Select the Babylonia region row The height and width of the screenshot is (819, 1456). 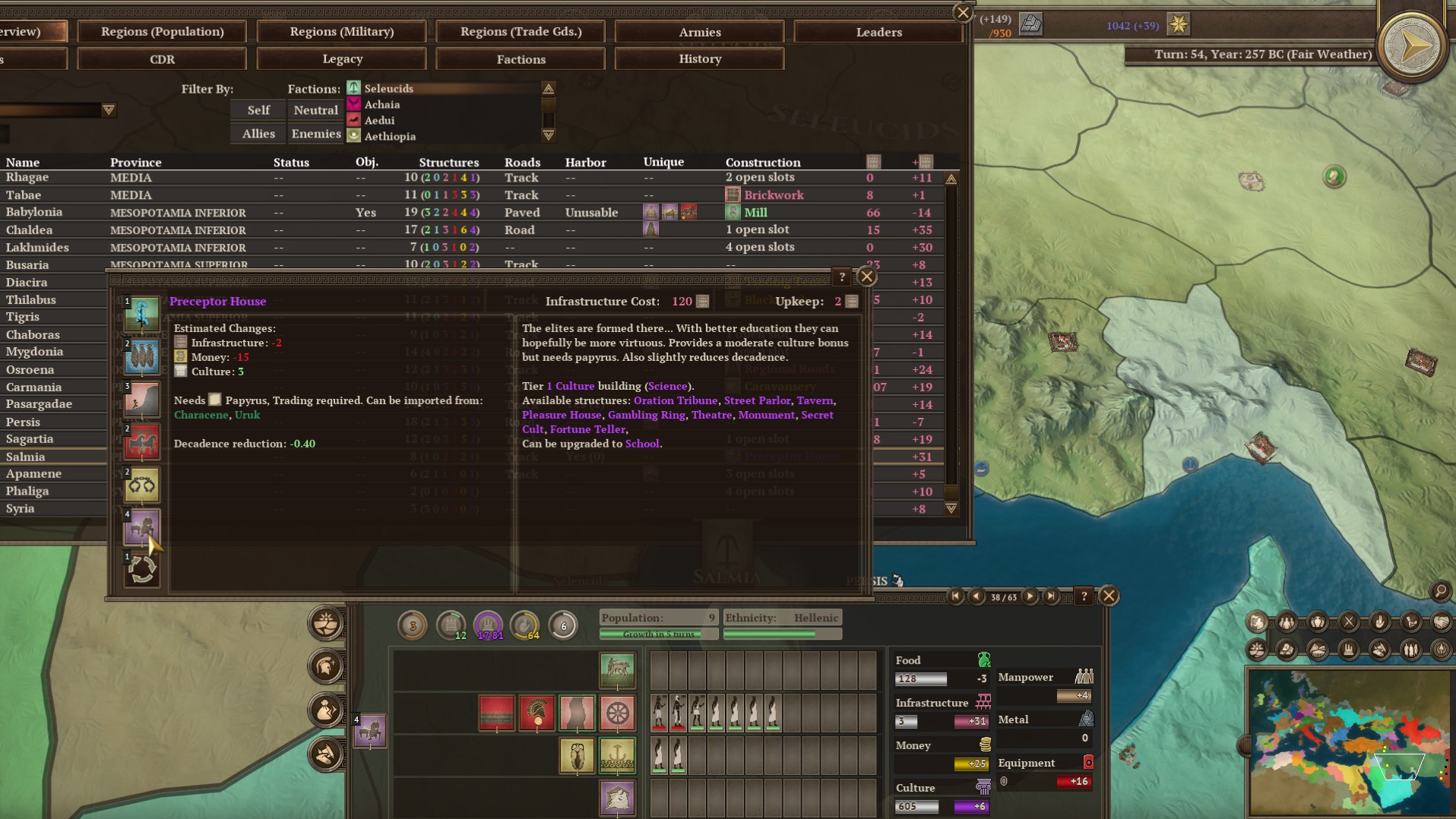(34, 213)
